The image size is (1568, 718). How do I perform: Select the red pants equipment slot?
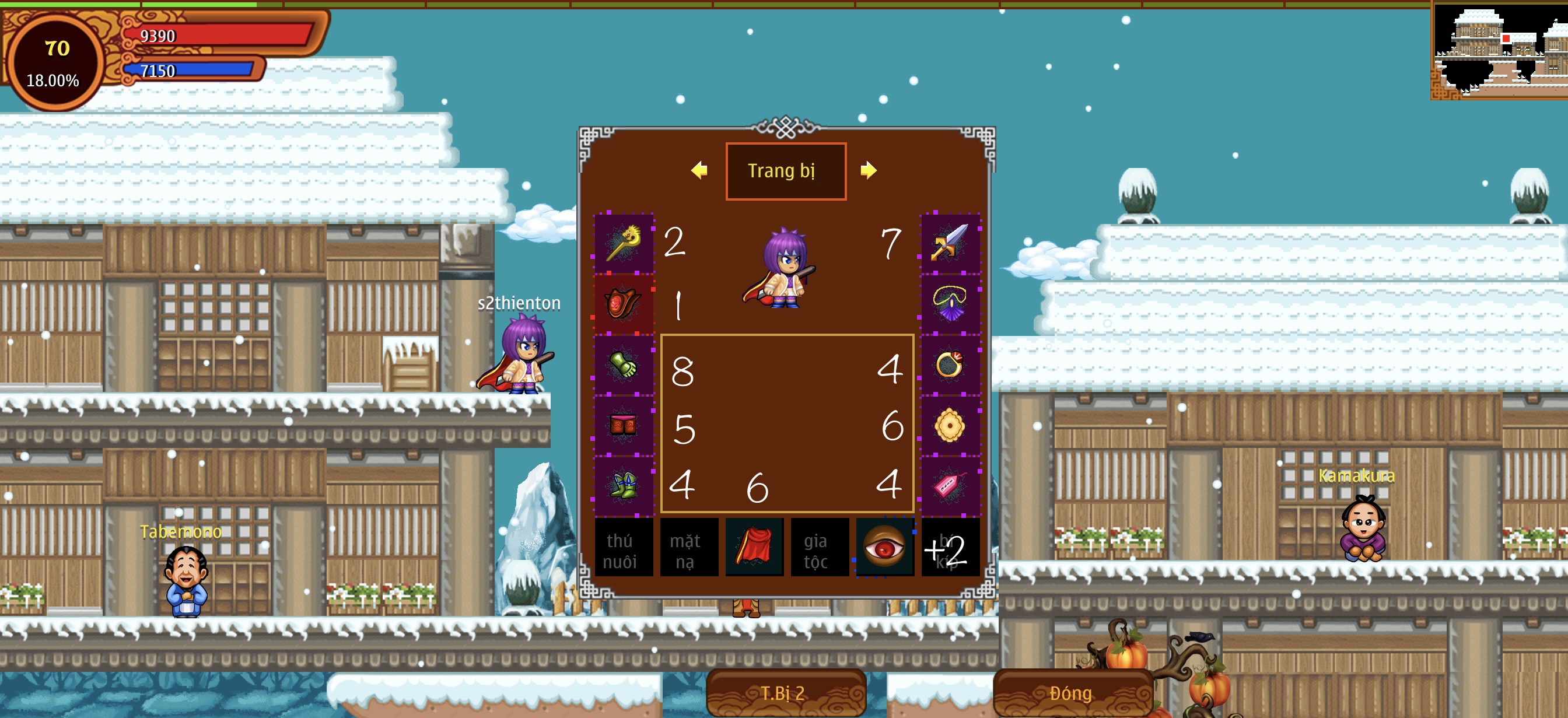[624, 425]
